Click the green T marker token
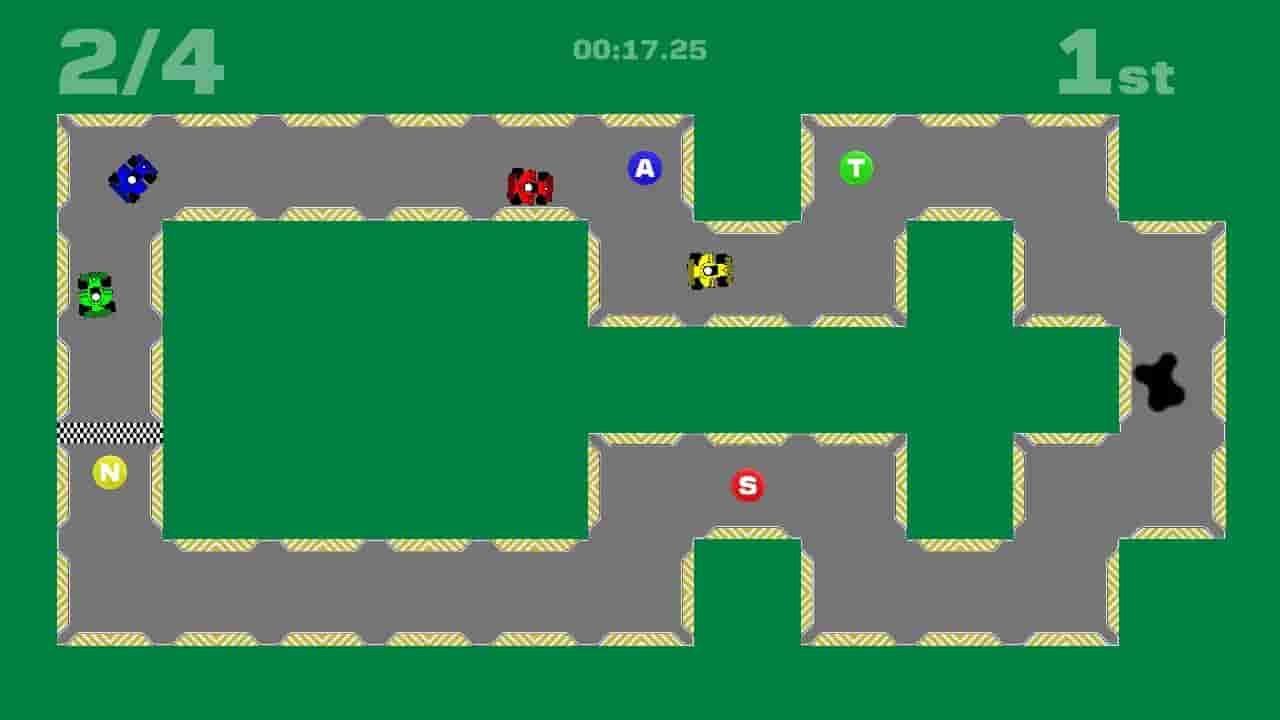This screenshot has height=720, width=1280. [856, 168]
